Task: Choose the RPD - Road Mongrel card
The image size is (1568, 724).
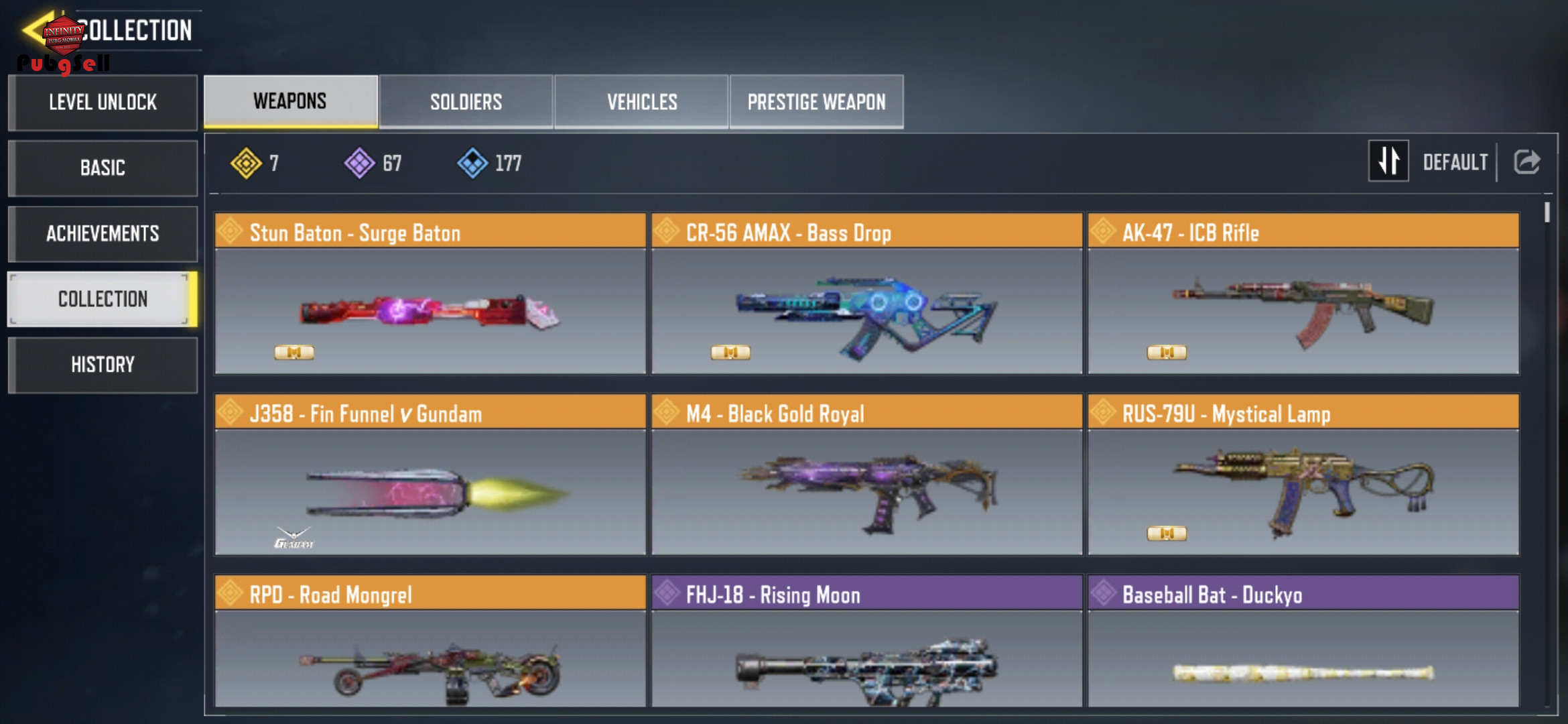Action: pyautogui.click(x=430, y=642)
